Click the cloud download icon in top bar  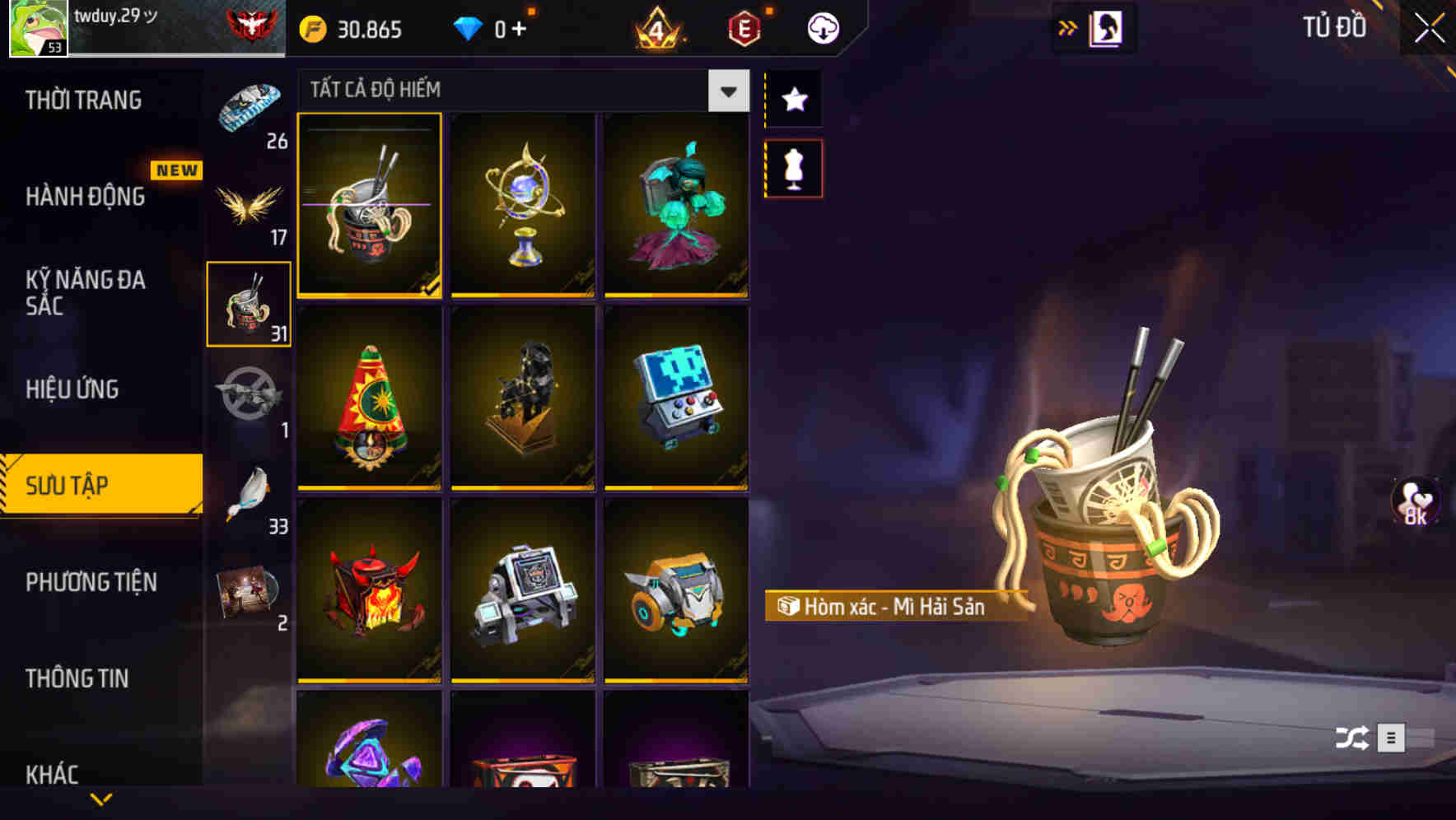click(822, 26)
